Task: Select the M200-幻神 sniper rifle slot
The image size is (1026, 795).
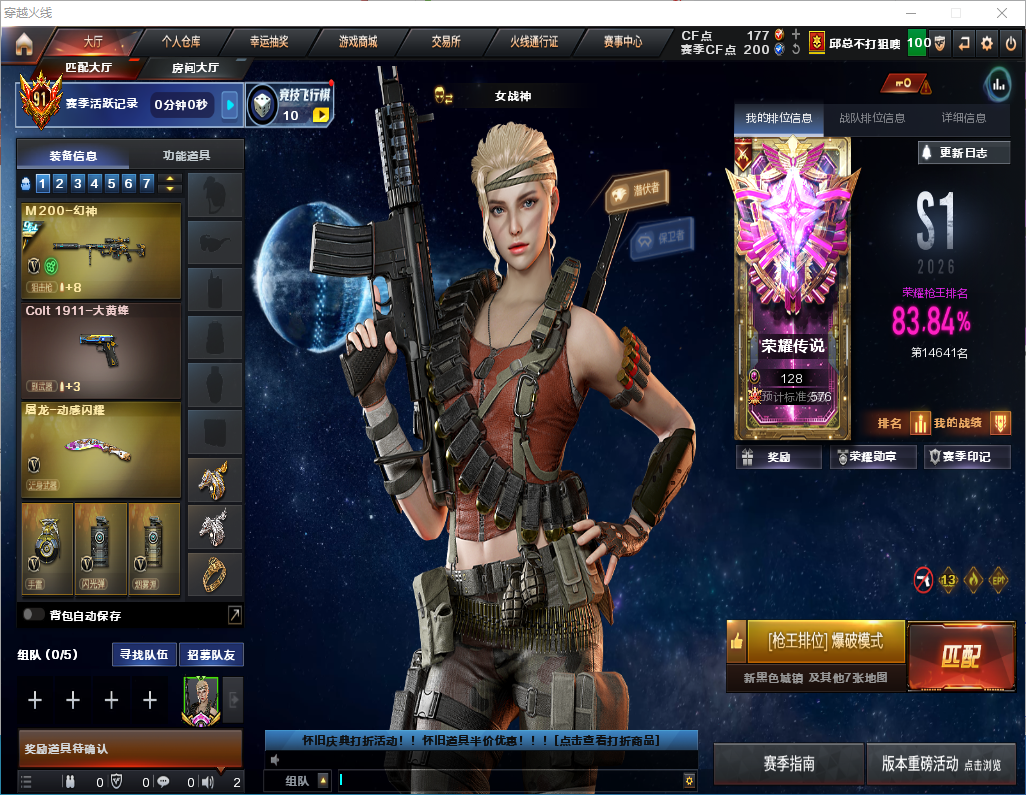Action: (x=101, y=251)
